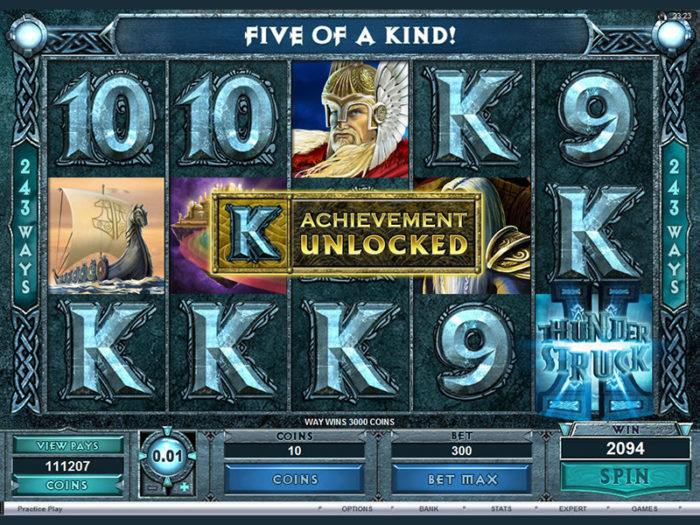Image resolution: width=700 pixels, height=525 pixels.
Task: Click the Bet Max button
Action: [461, 479]
